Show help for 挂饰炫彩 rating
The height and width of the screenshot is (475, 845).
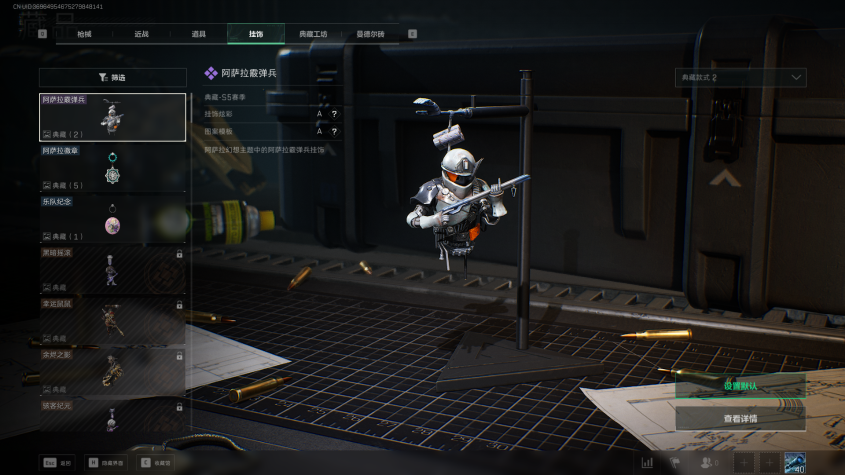tap(333, 114)
